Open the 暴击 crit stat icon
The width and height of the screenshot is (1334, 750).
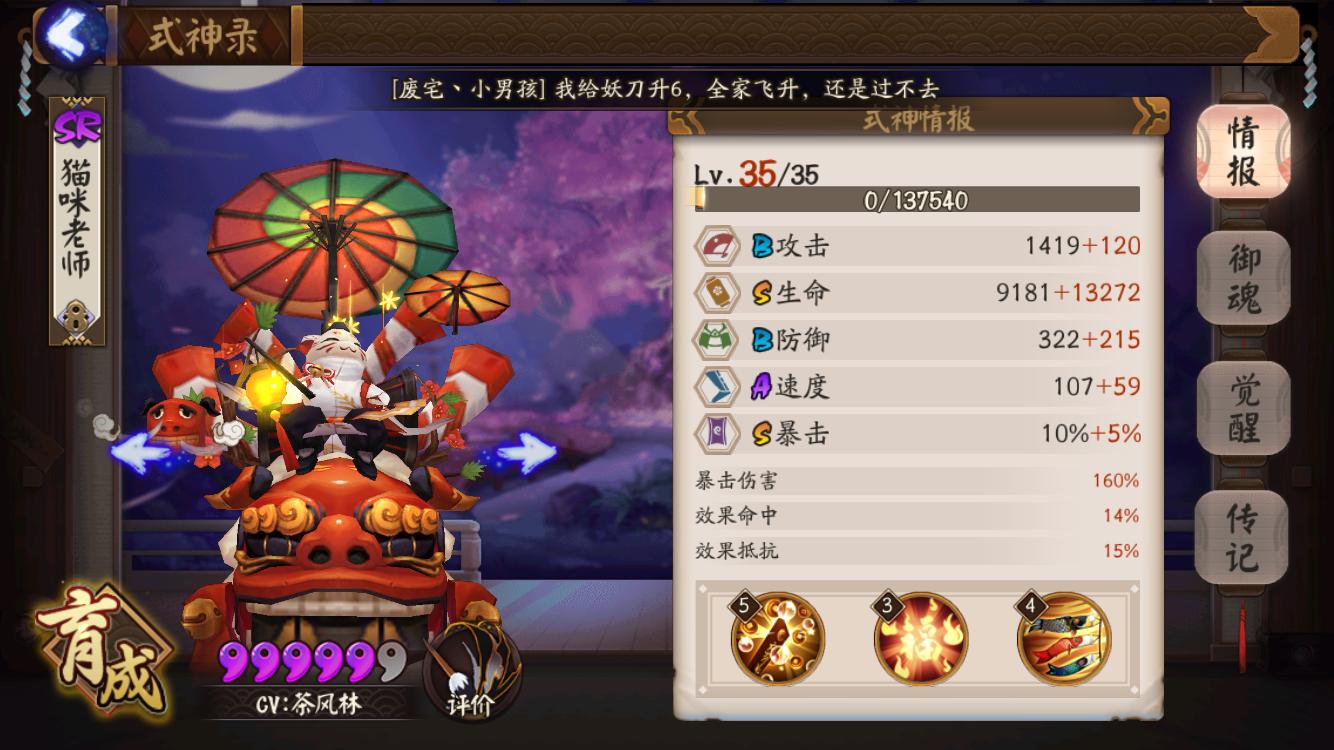(718, 434)
